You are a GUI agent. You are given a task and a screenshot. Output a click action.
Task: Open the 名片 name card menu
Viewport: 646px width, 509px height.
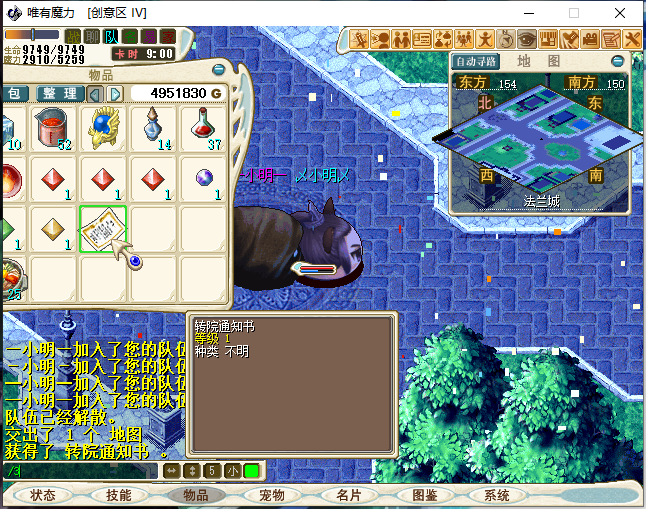tap(348, 495)
